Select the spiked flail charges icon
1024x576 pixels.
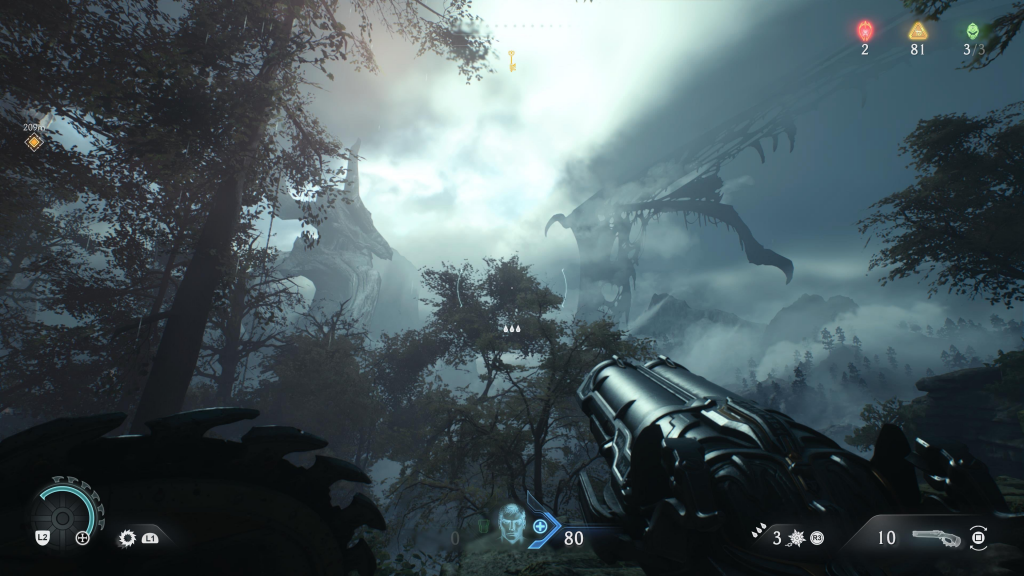click(x=797, y=538)
